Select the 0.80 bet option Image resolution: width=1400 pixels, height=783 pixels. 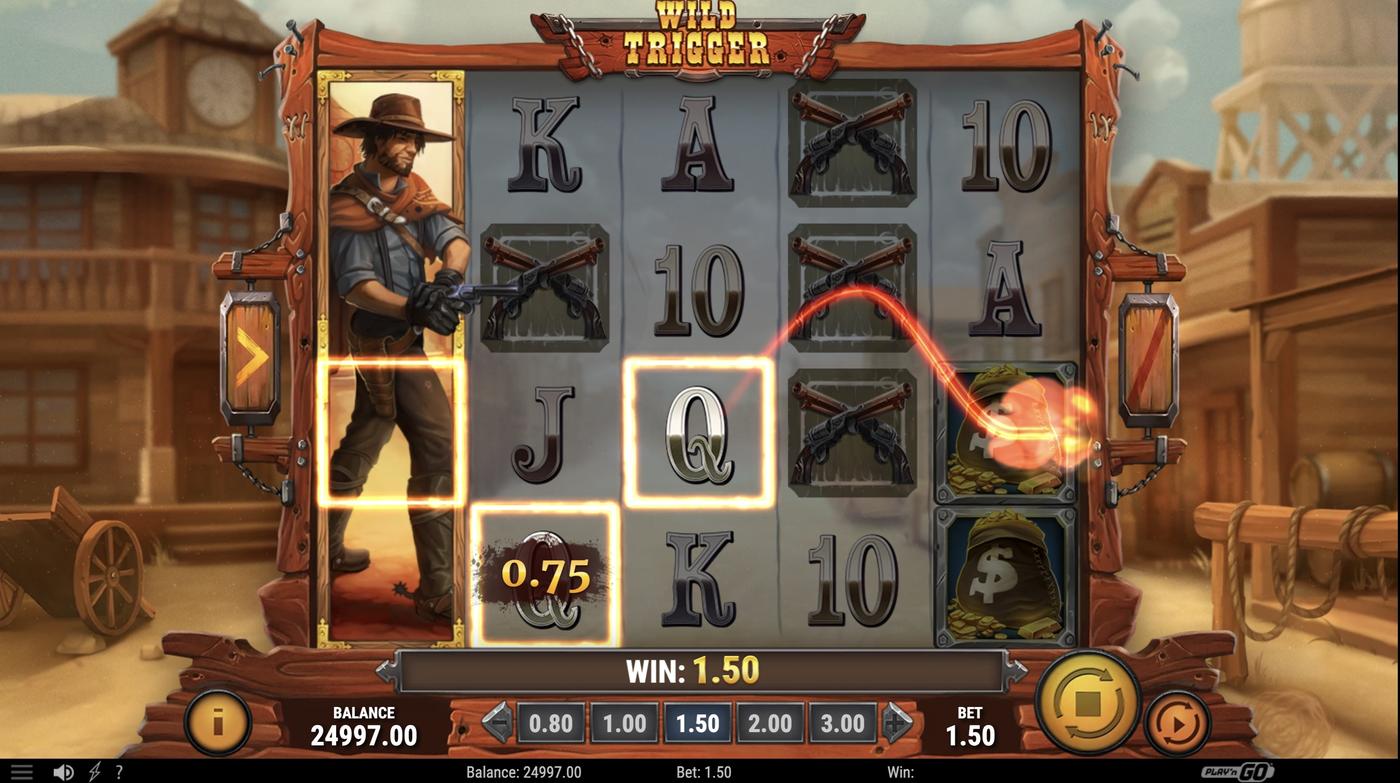click(551, 722)
